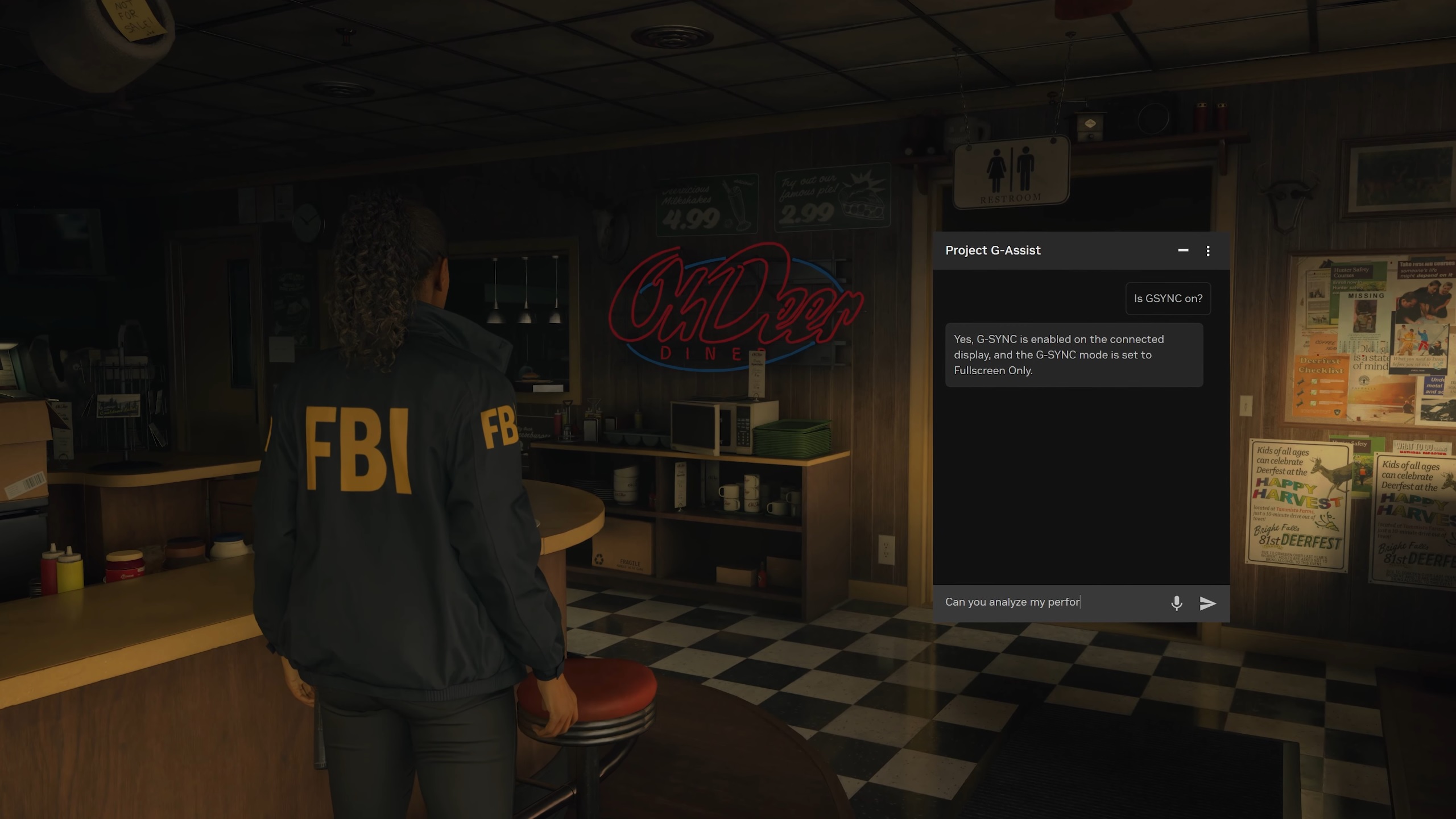The width and height of the screenshot is (1456, 819).
Task: Send the typed G-Assist message
Action: pyautogui.click(x=1207, y=603)
